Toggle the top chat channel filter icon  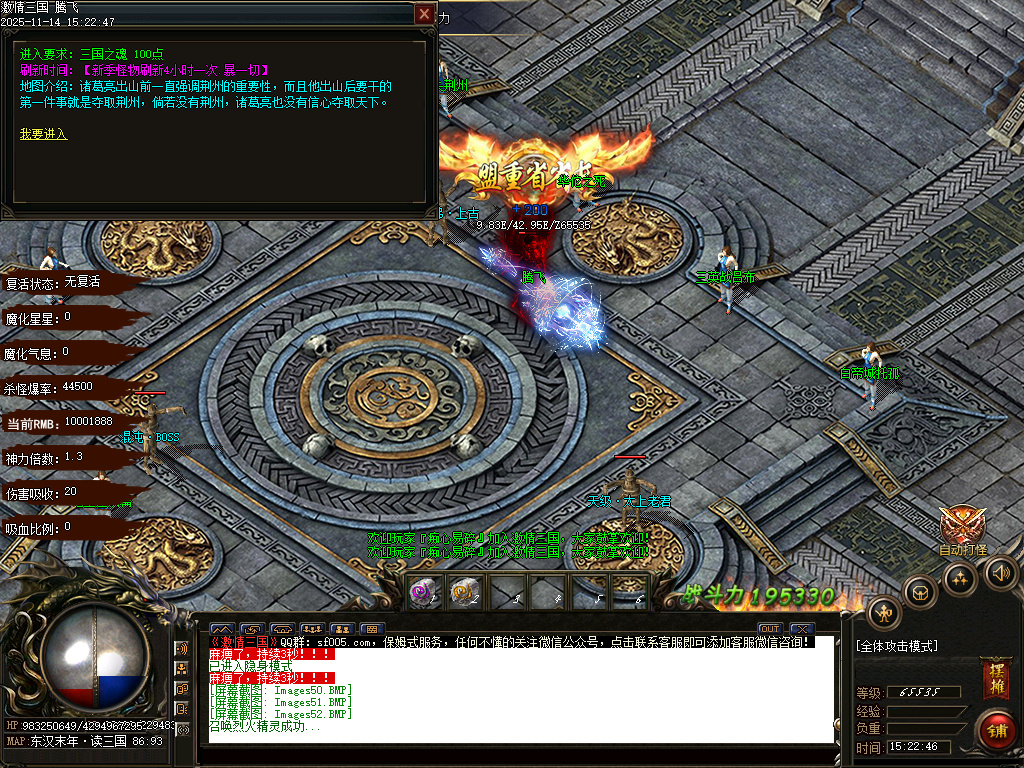[182, 650]
